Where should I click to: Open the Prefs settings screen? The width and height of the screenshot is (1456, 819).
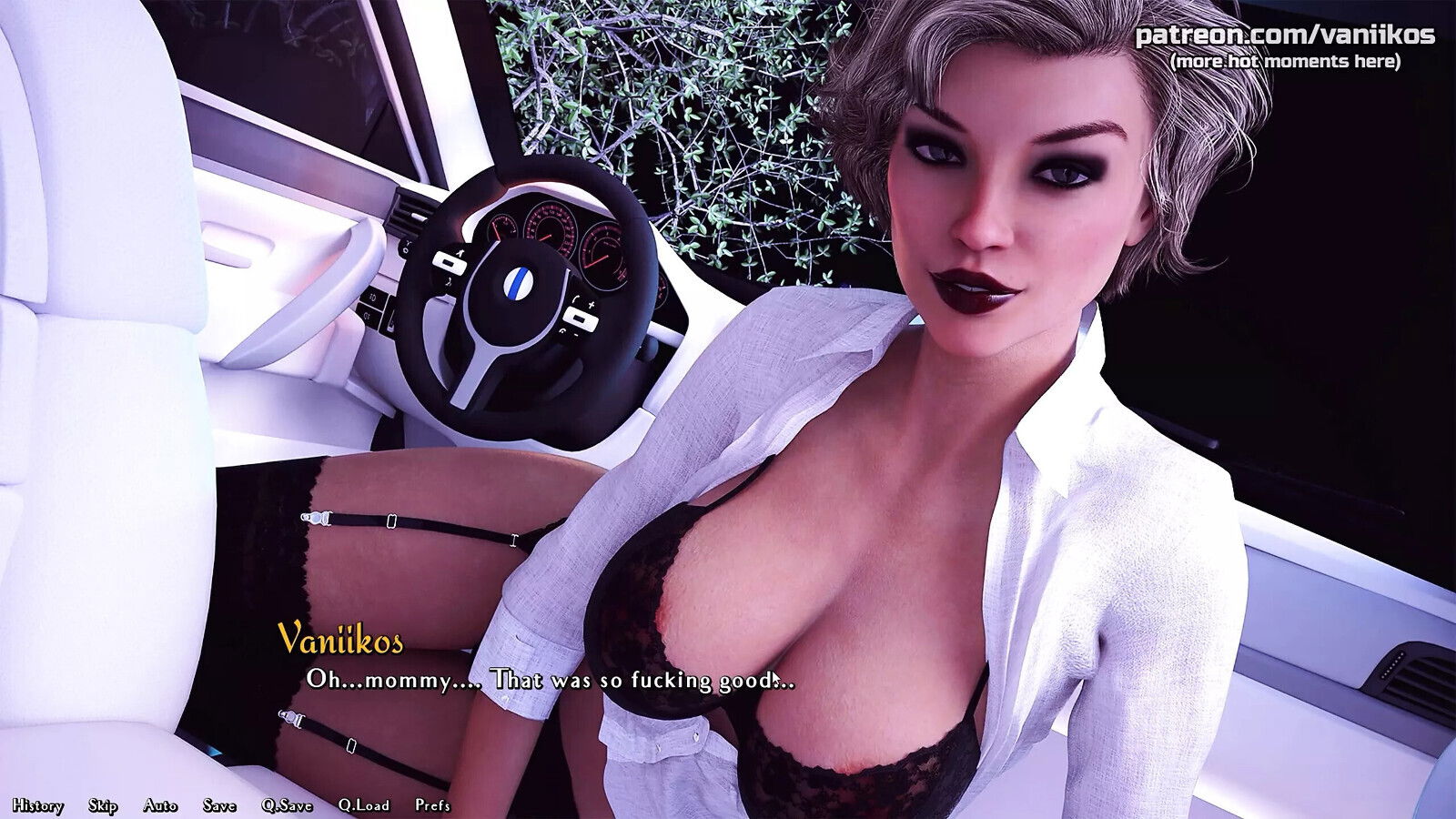coord(432,805)
